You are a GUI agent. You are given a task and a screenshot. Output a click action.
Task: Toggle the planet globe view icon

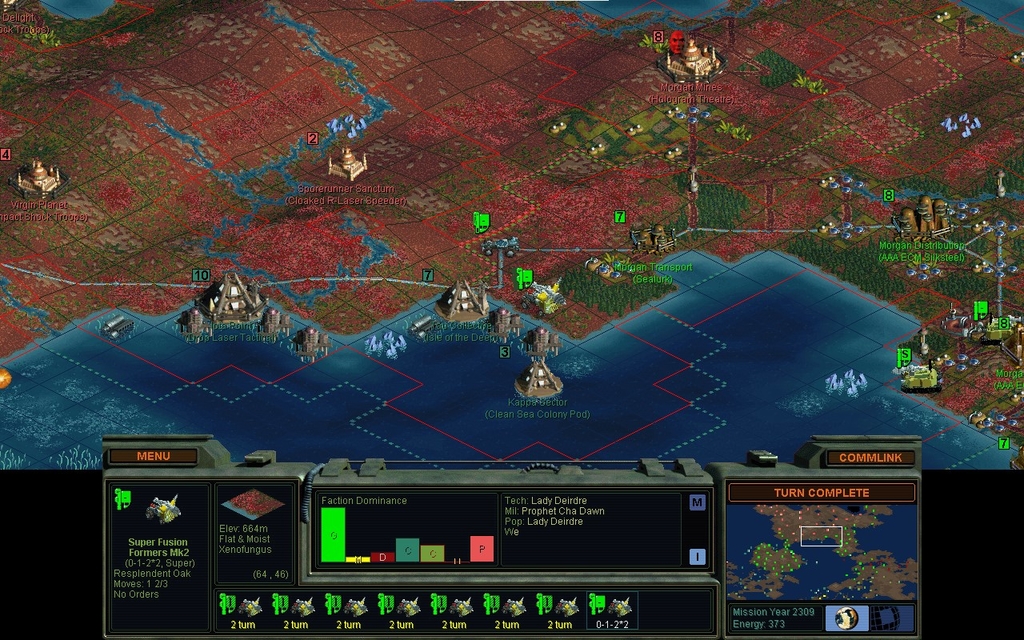tap(847, 617)
